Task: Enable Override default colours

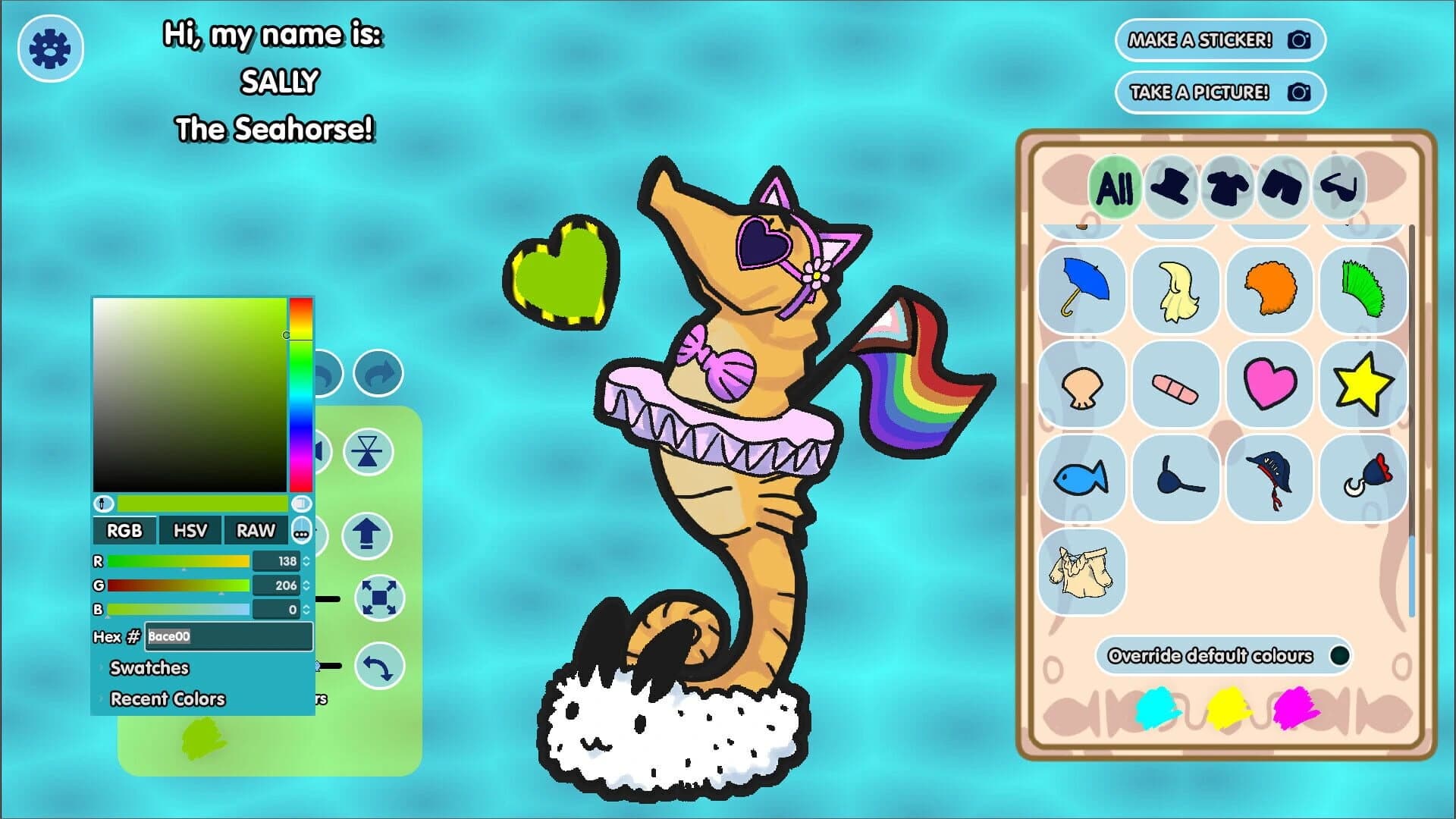Action: [x=1340, y=656]
